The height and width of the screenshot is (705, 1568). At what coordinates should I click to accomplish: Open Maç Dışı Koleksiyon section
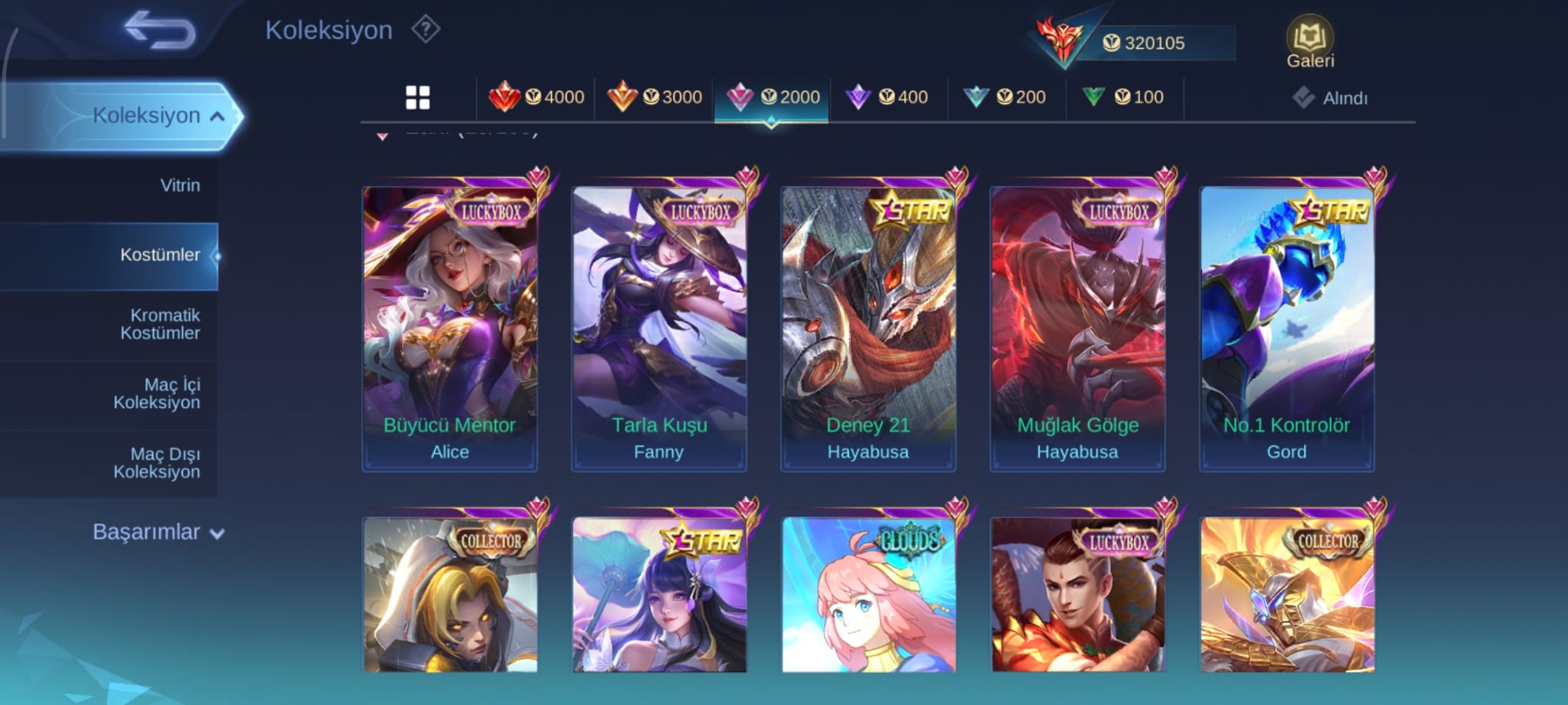157,463
